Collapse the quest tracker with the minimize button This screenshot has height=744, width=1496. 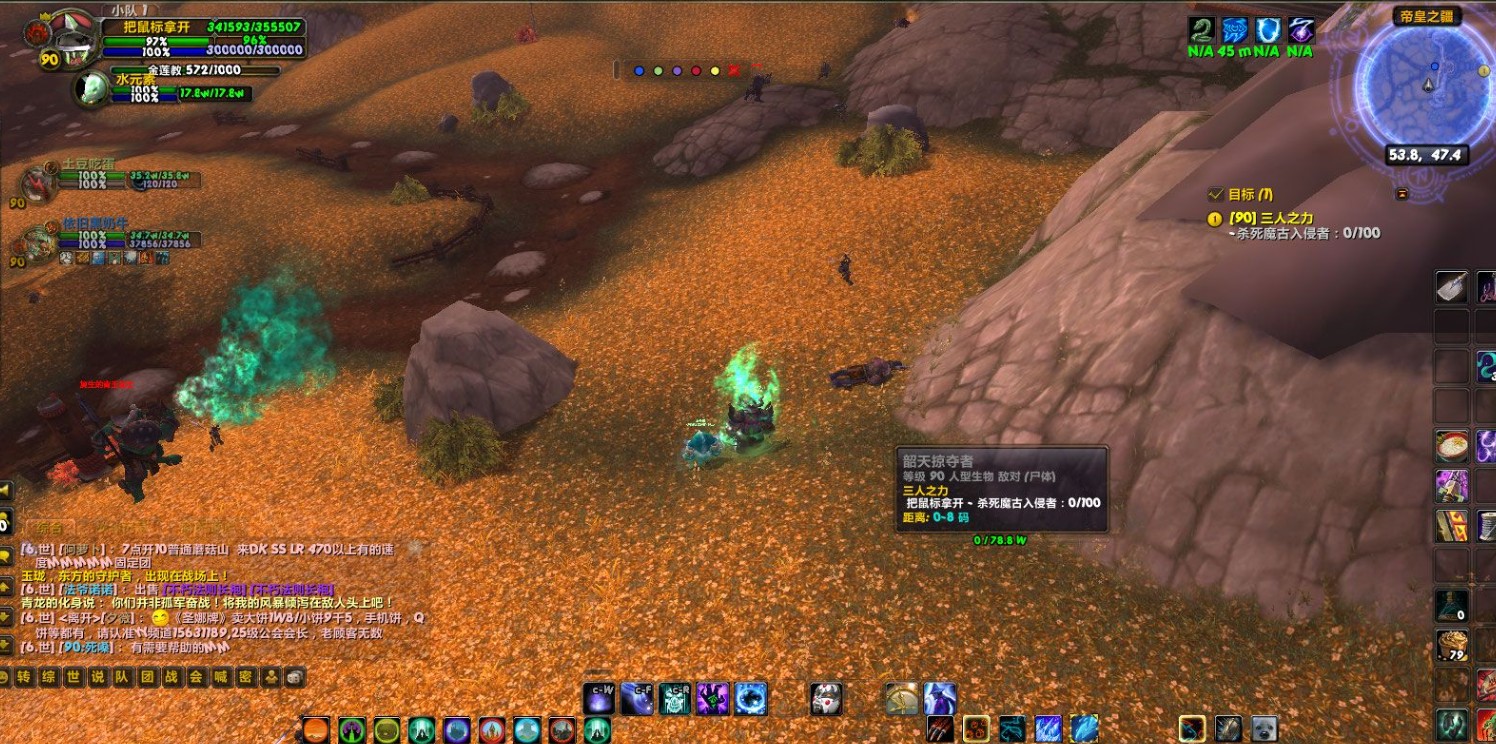coord(1402,193)
